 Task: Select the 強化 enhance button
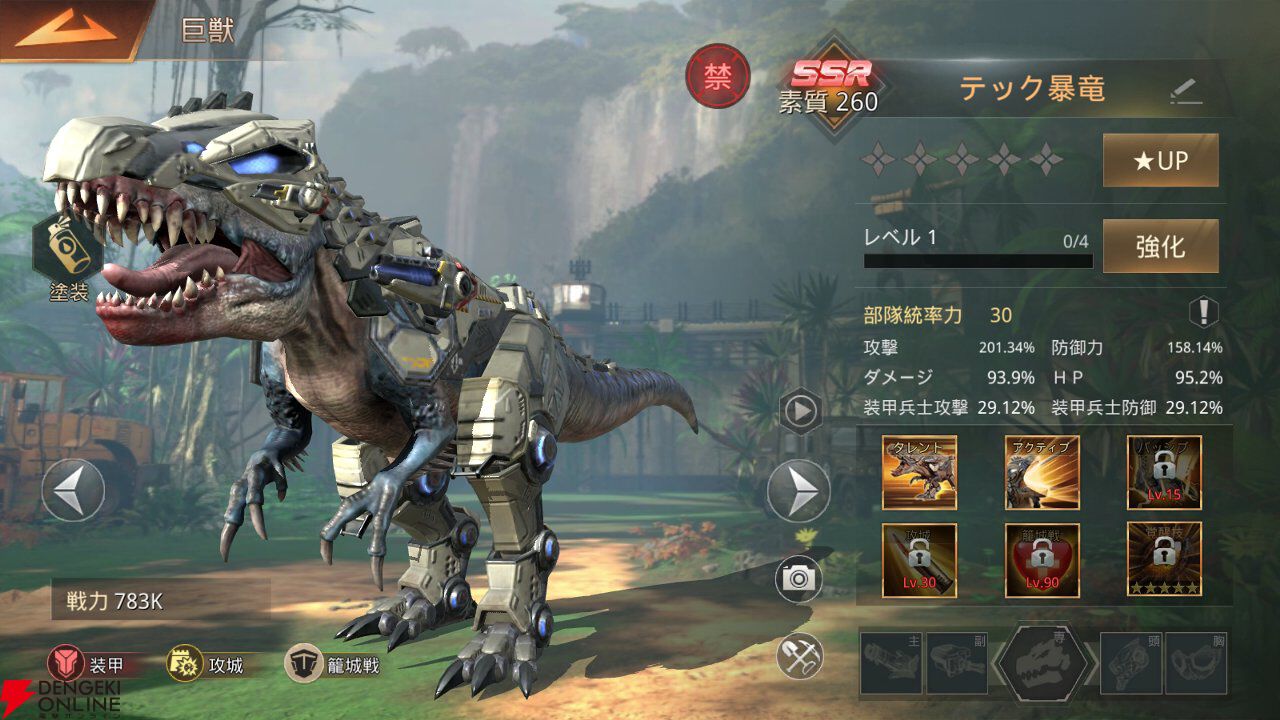coord(1160,246)
